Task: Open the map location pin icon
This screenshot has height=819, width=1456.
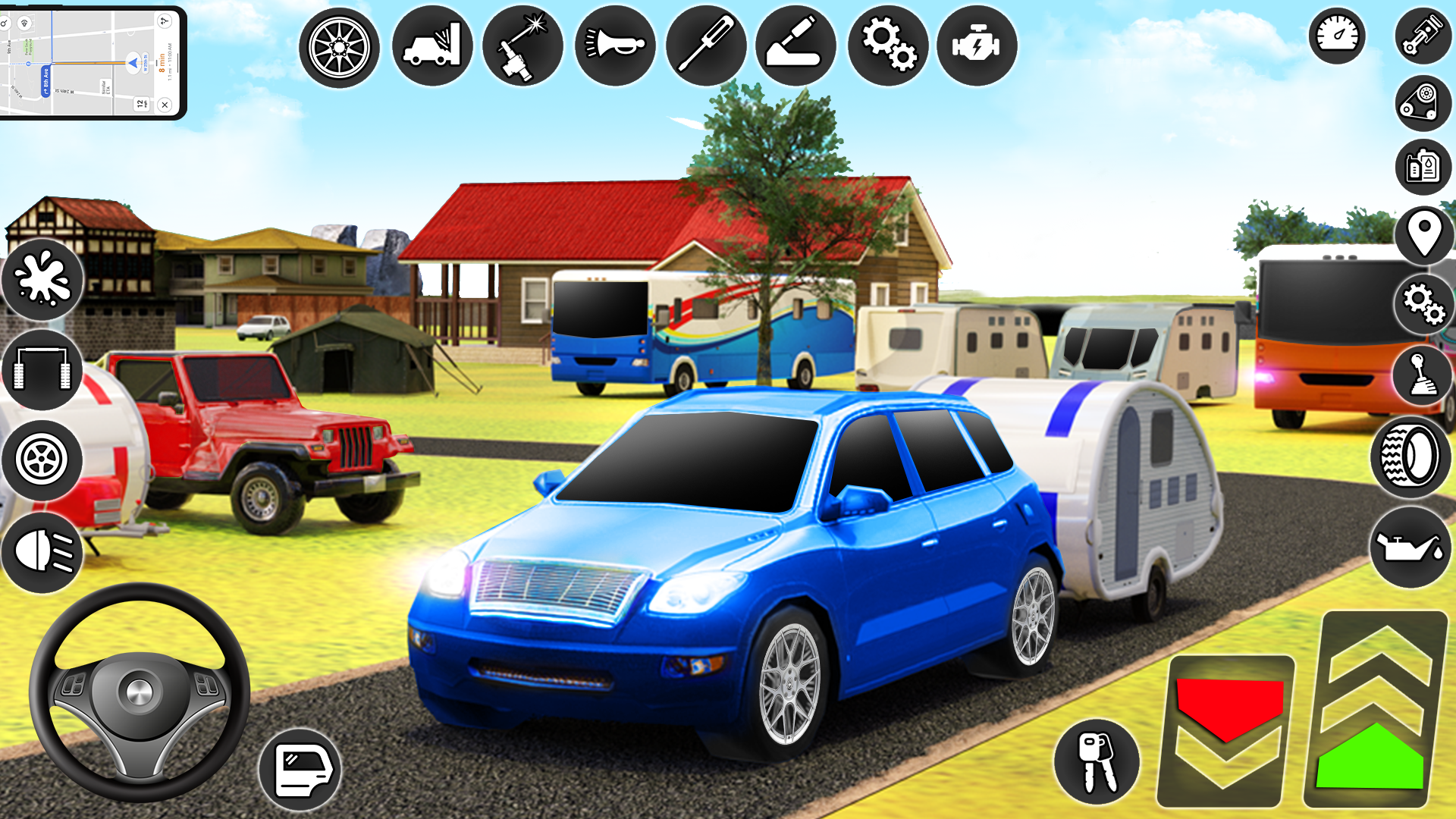Action: point(1424,234)
